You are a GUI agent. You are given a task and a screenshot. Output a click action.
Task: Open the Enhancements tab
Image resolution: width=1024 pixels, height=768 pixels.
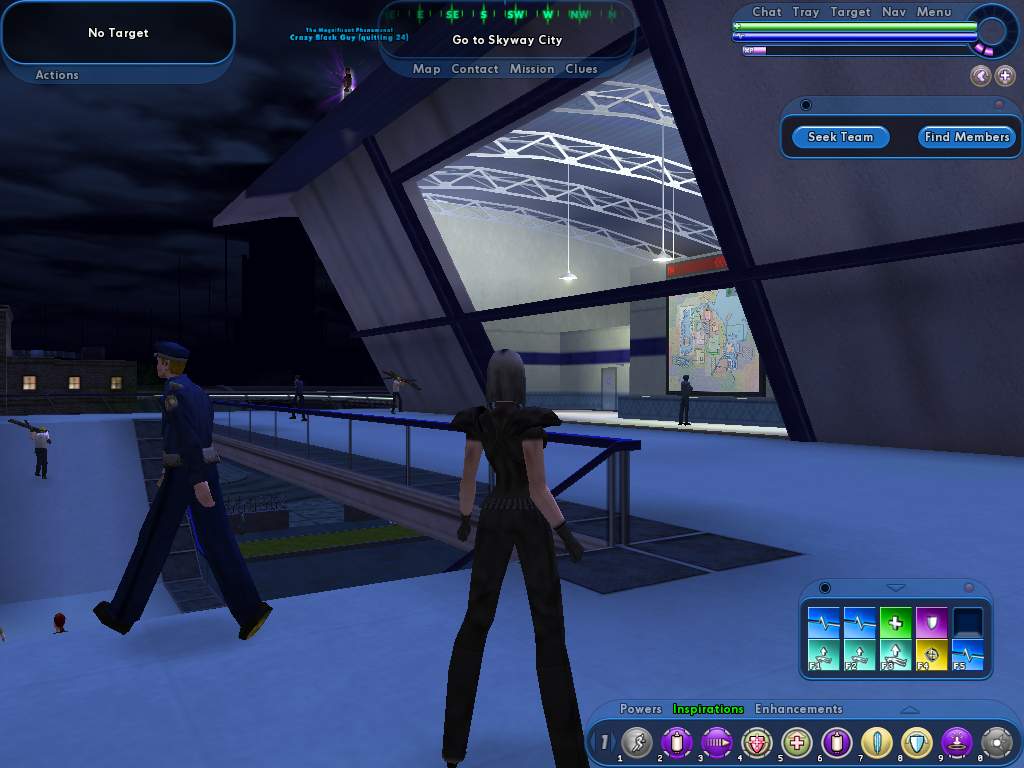click(x=798, y=709)
